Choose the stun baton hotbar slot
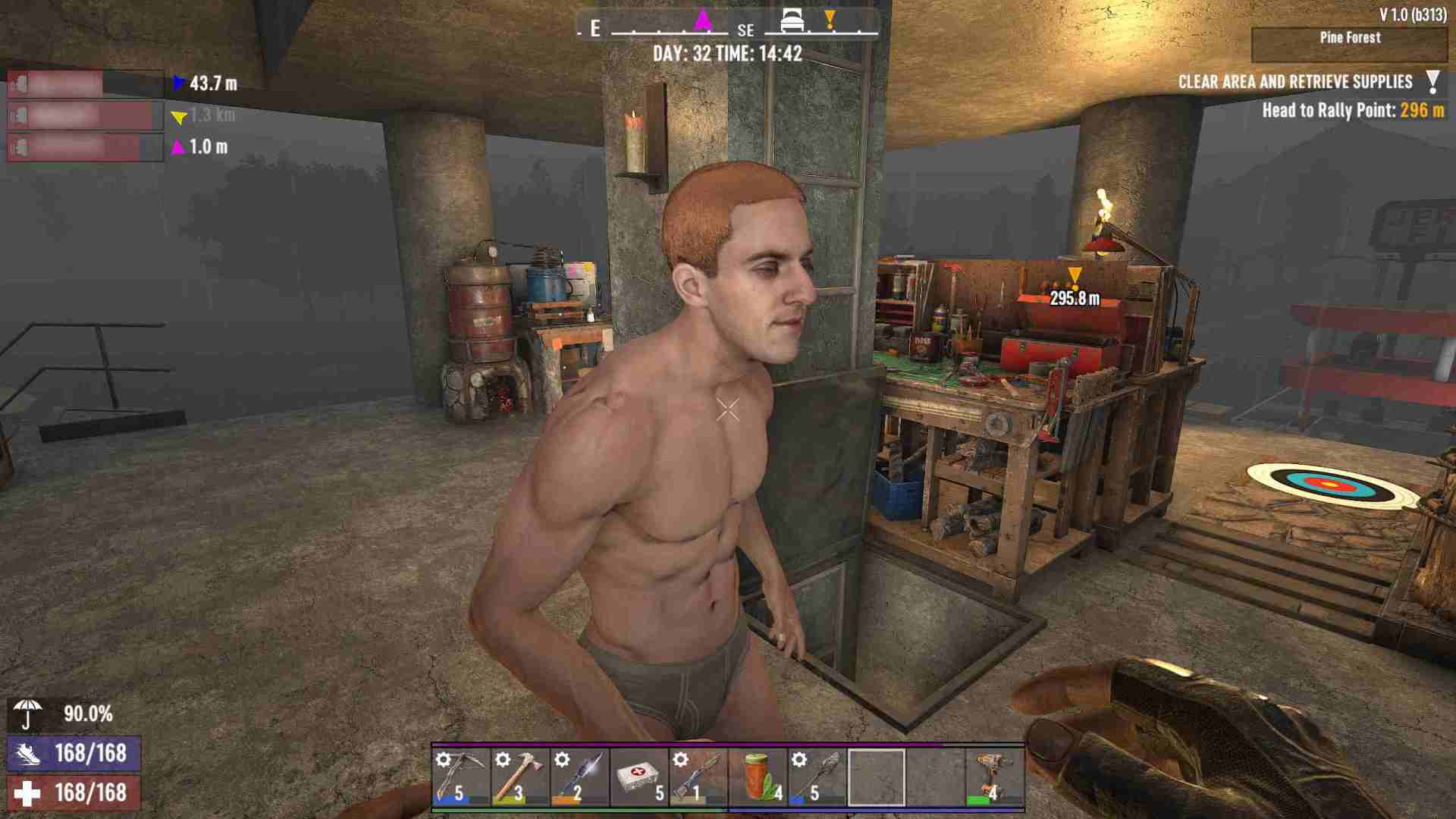The image size is (1456, 819). [579, 777]
